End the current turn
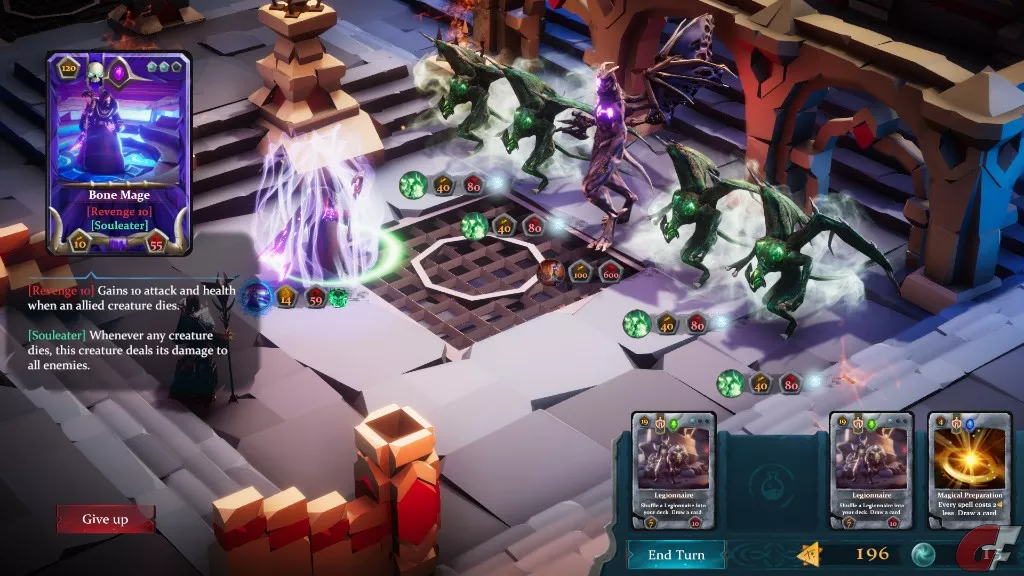 click(676, 555)
